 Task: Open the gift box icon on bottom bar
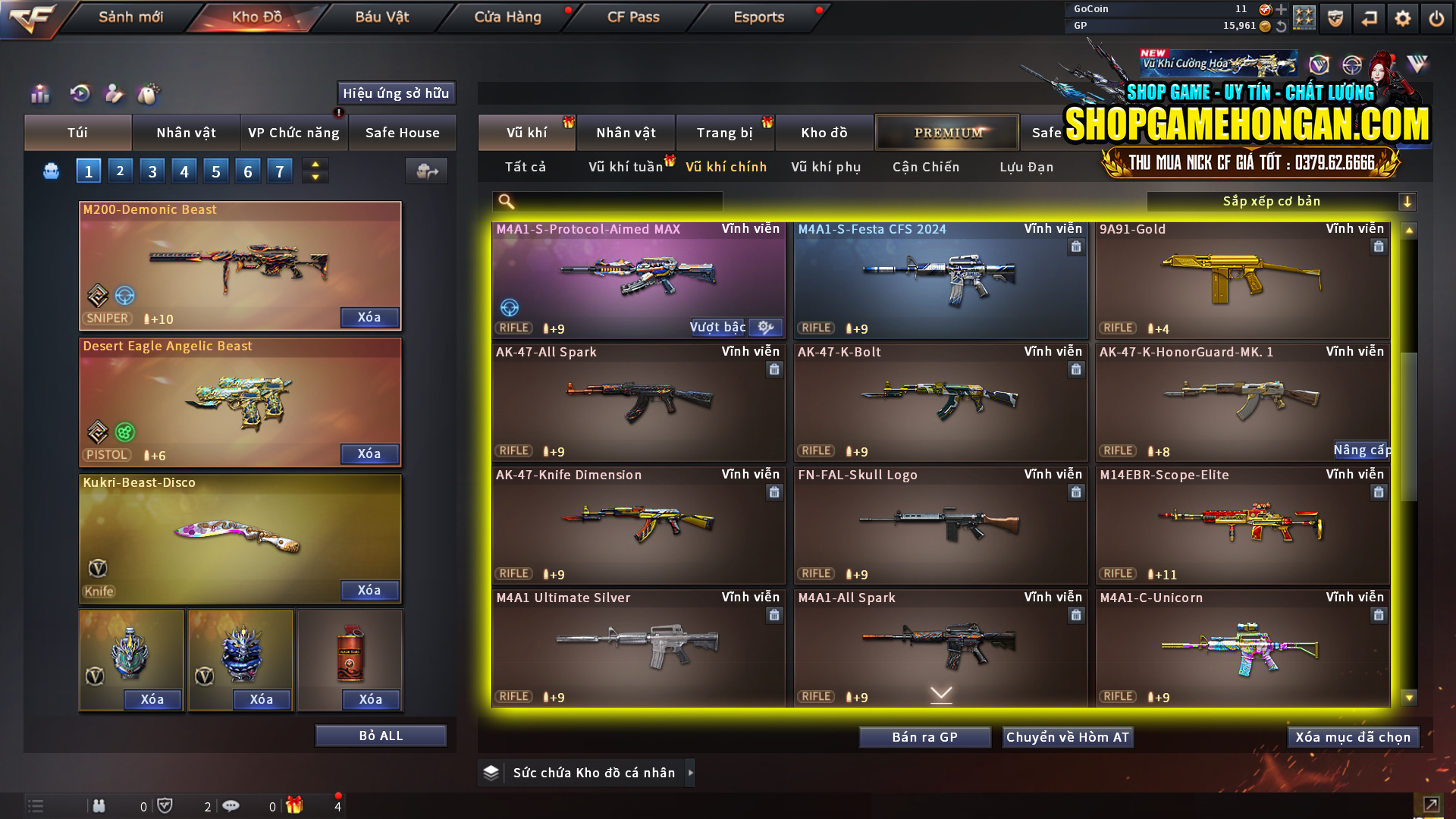click(296, 806)
